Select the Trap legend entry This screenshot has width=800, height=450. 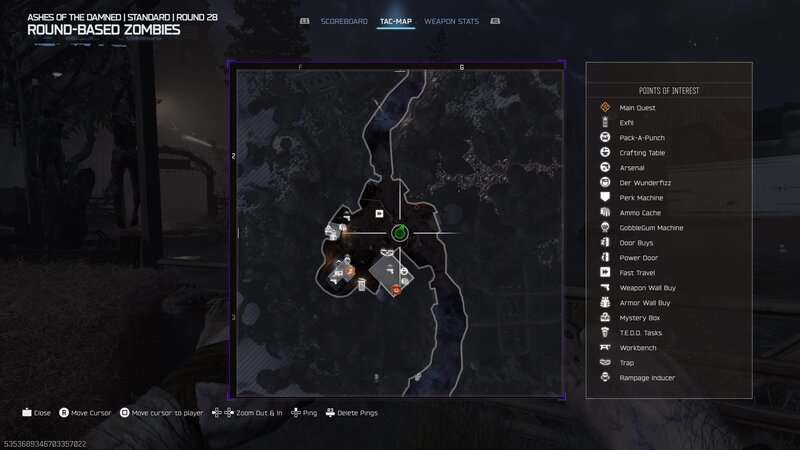click(x=627, y=362)
